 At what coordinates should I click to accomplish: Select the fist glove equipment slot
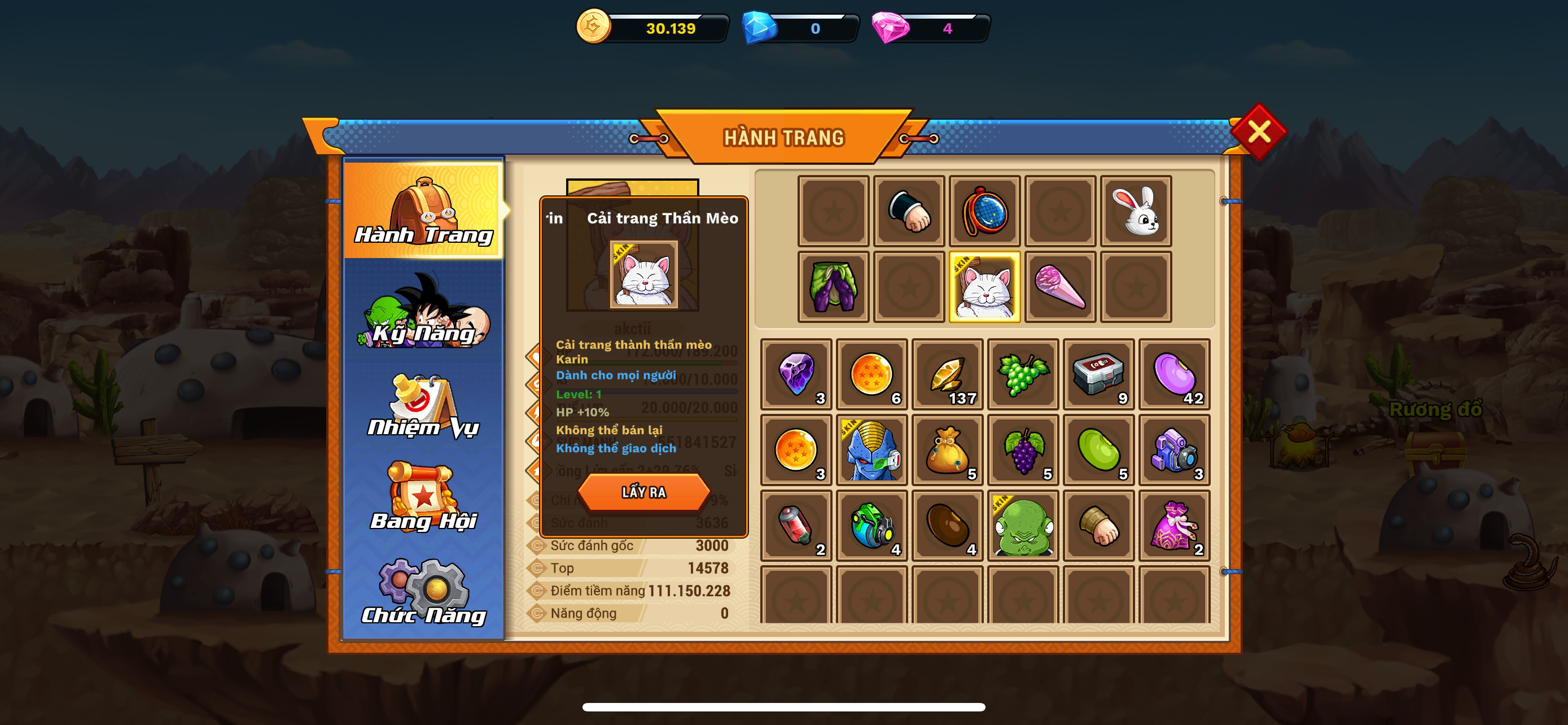(909, 212)
